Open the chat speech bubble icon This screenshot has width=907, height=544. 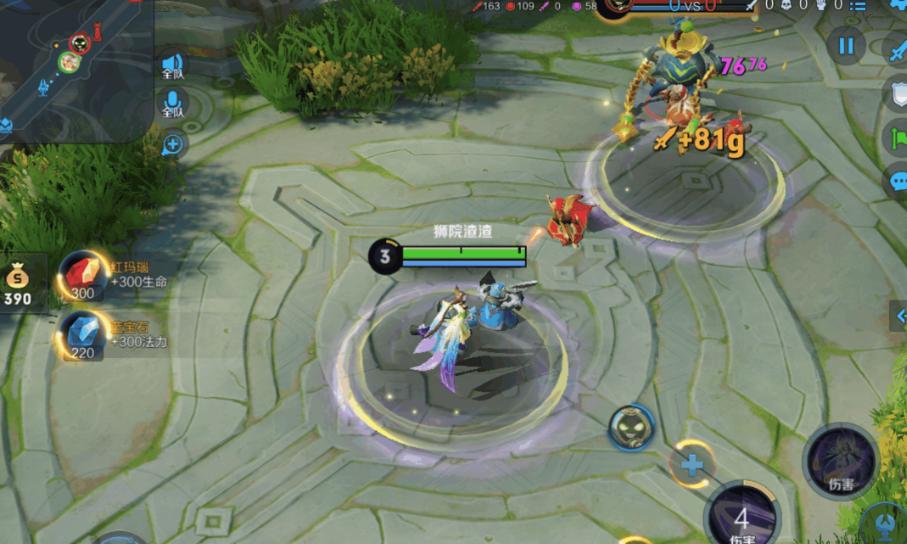[897, 182]
